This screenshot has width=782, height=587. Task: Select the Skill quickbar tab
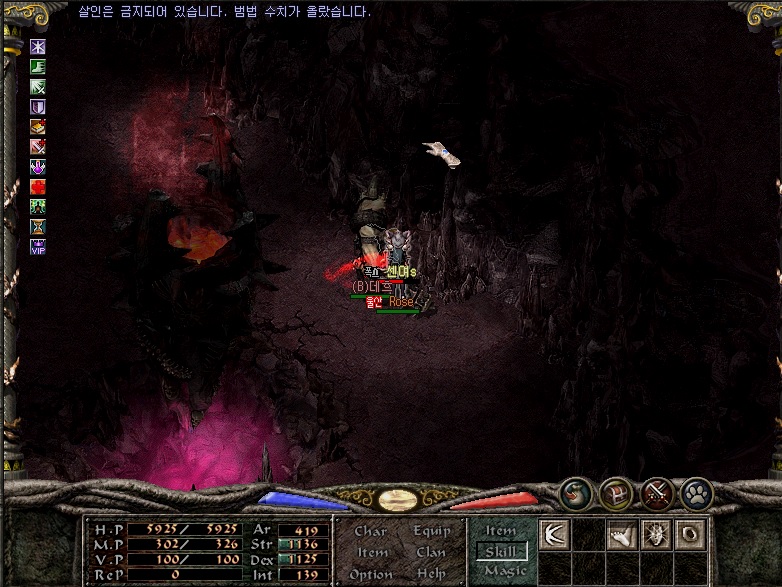coord(502,551)
